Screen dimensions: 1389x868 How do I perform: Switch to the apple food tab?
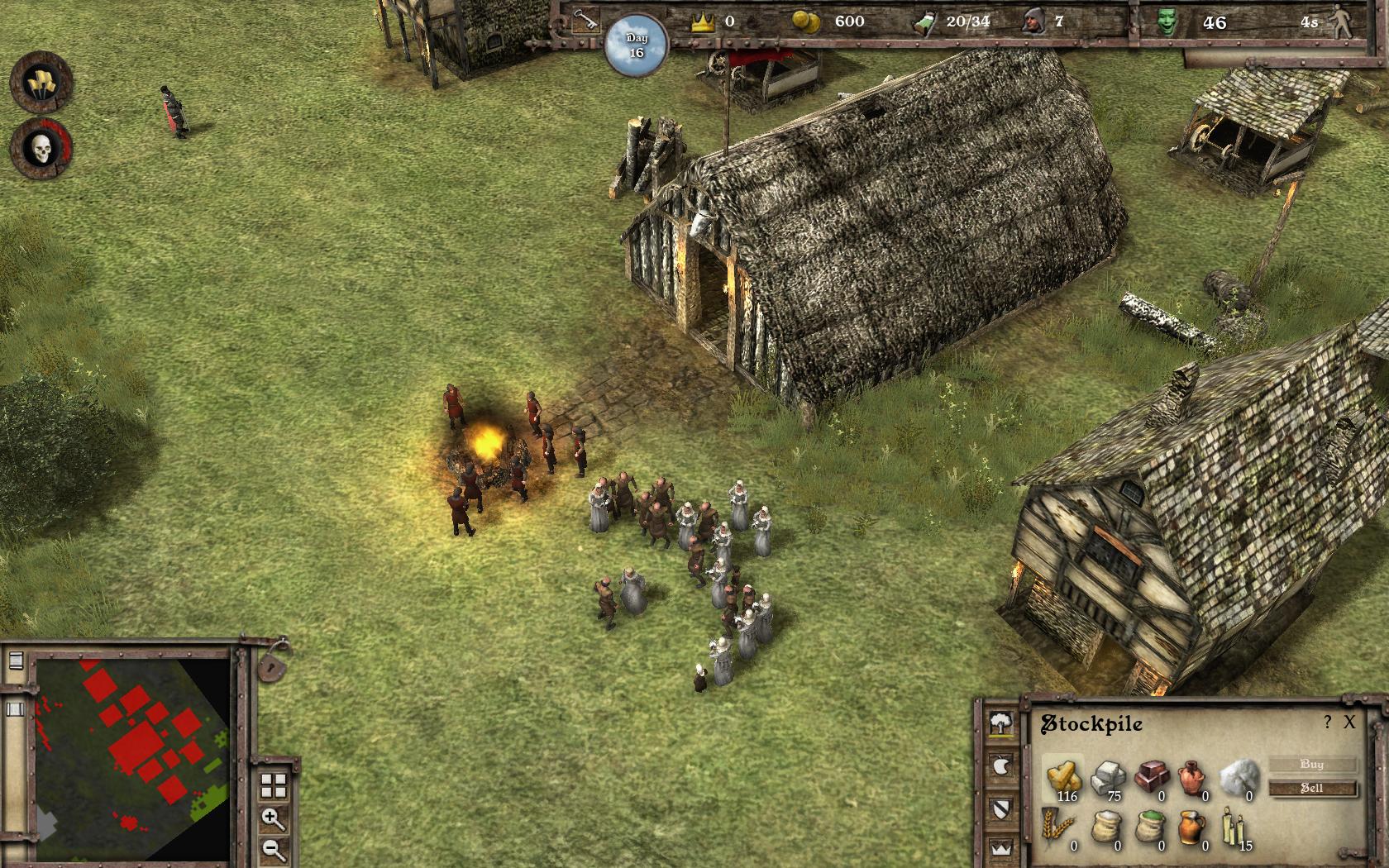[x=1003, y=766]
